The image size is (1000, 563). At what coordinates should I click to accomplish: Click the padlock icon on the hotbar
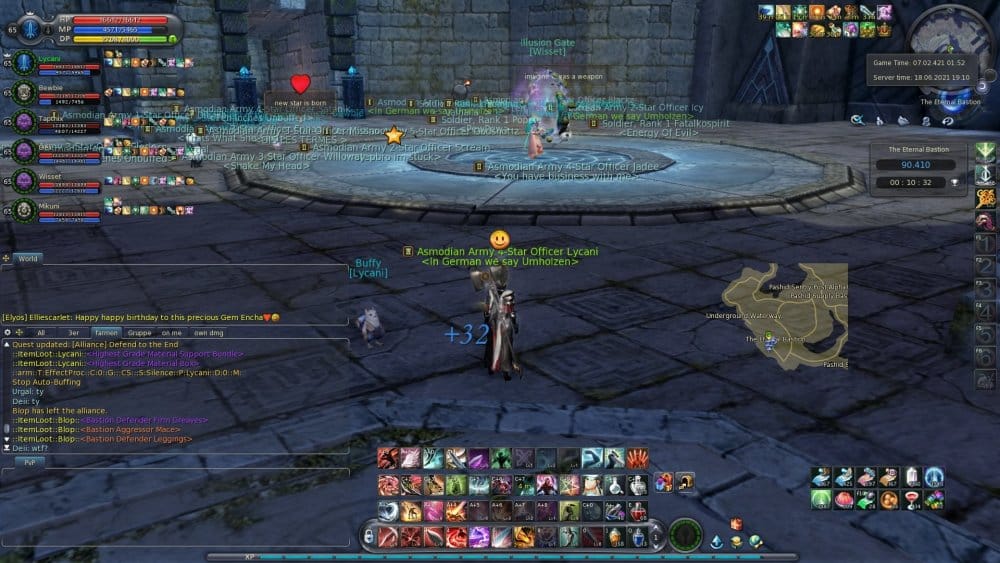click(x=685, y=483)
